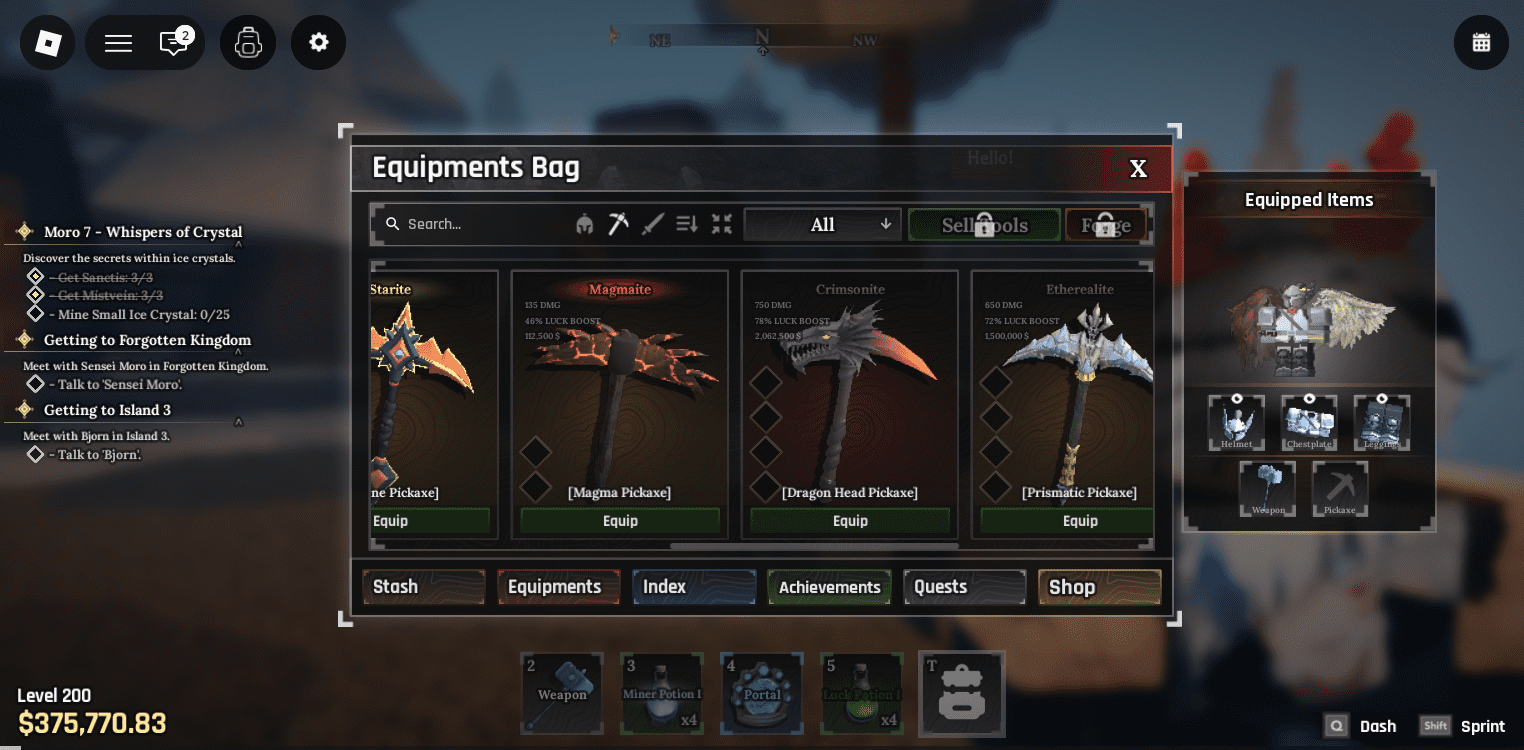Equip the Magma Pickaxe

pos(619,520)
